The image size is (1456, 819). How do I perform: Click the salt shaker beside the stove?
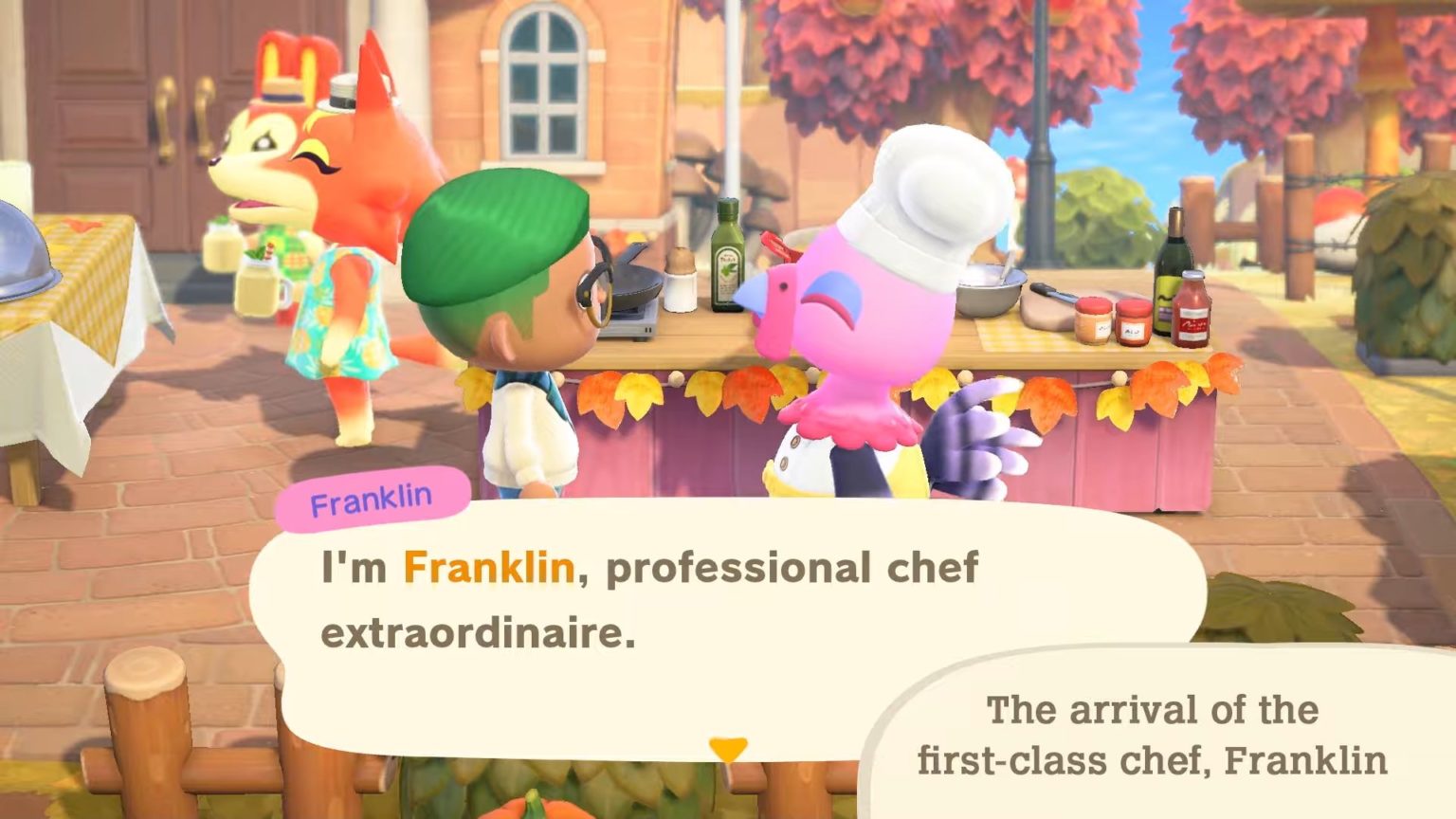[680, 284]
